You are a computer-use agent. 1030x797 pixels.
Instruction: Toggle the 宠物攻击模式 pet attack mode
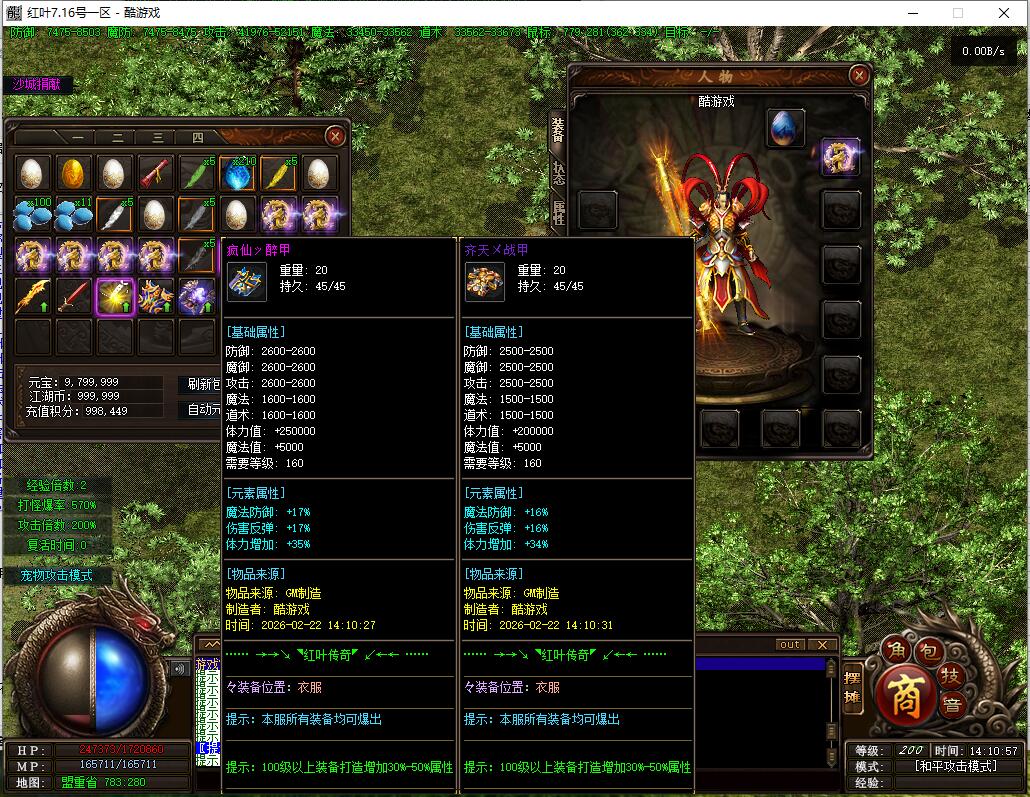[57, 576]
